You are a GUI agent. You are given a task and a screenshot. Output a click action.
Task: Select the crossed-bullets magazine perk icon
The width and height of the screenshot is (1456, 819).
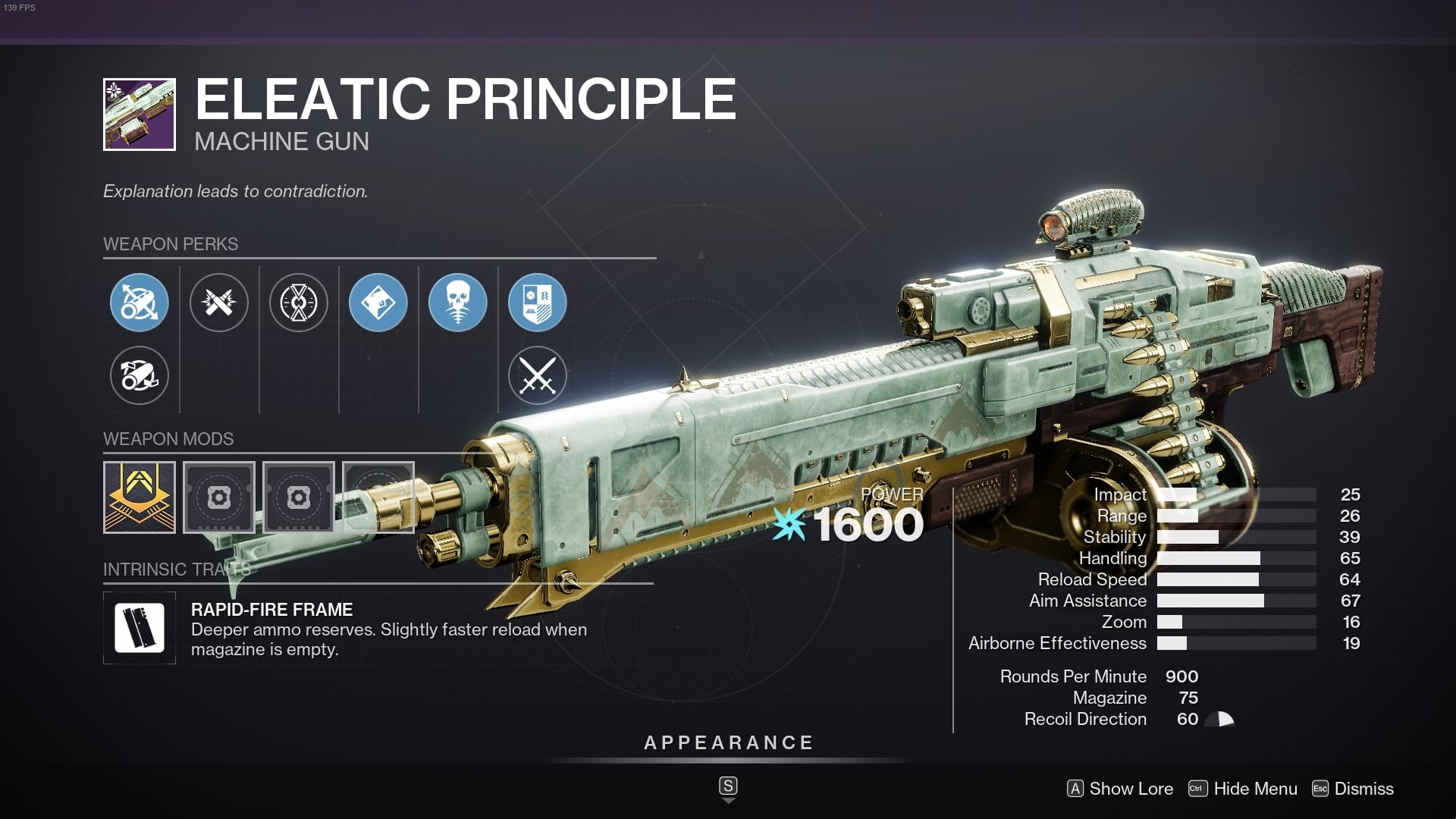pyautogui.click(x=219, y=302)
